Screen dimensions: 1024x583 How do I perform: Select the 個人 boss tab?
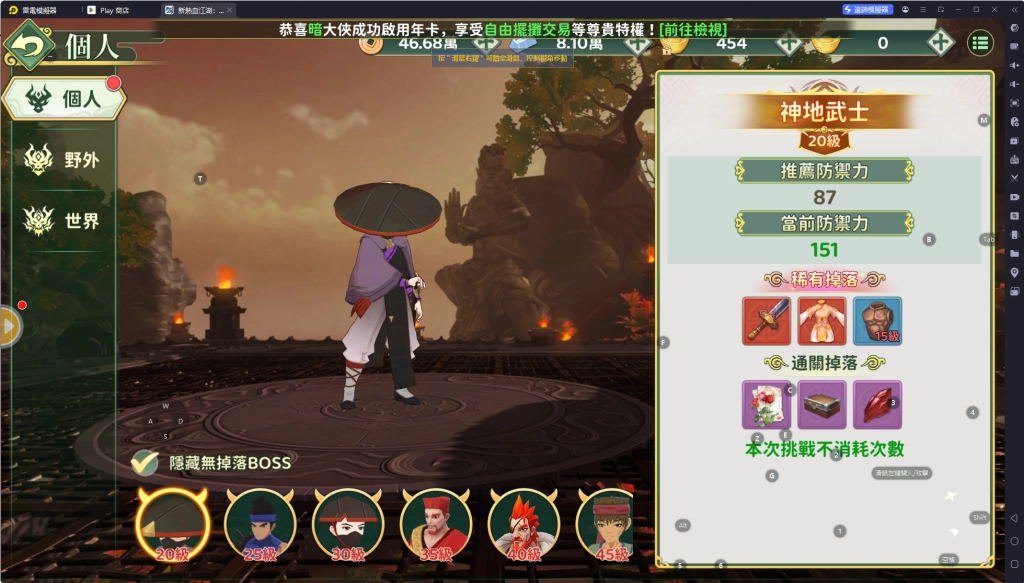64,100
